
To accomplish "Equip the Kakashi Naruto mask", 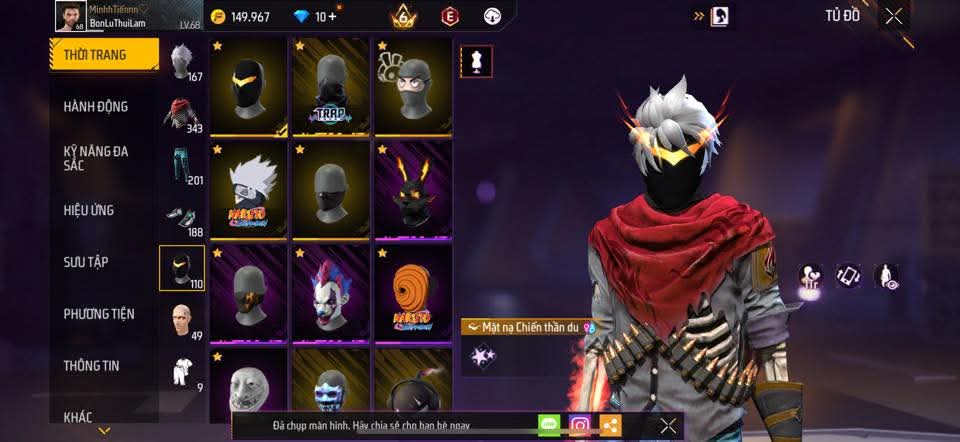I will pyautogui.click(x=249, y=190).
